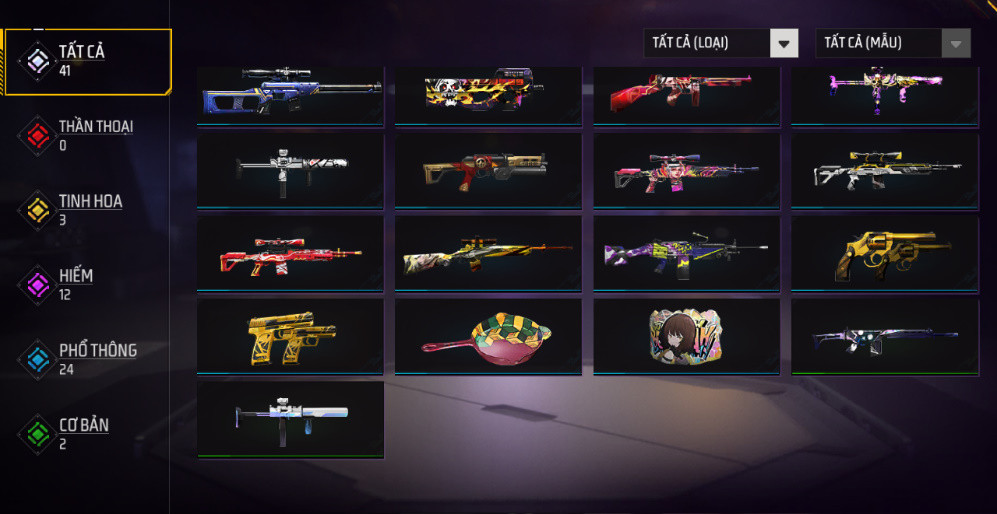This screenshot has width=997, height=514.
Task: Pick the red scoped rifle with white swirls
Action: tap(290, 254)
